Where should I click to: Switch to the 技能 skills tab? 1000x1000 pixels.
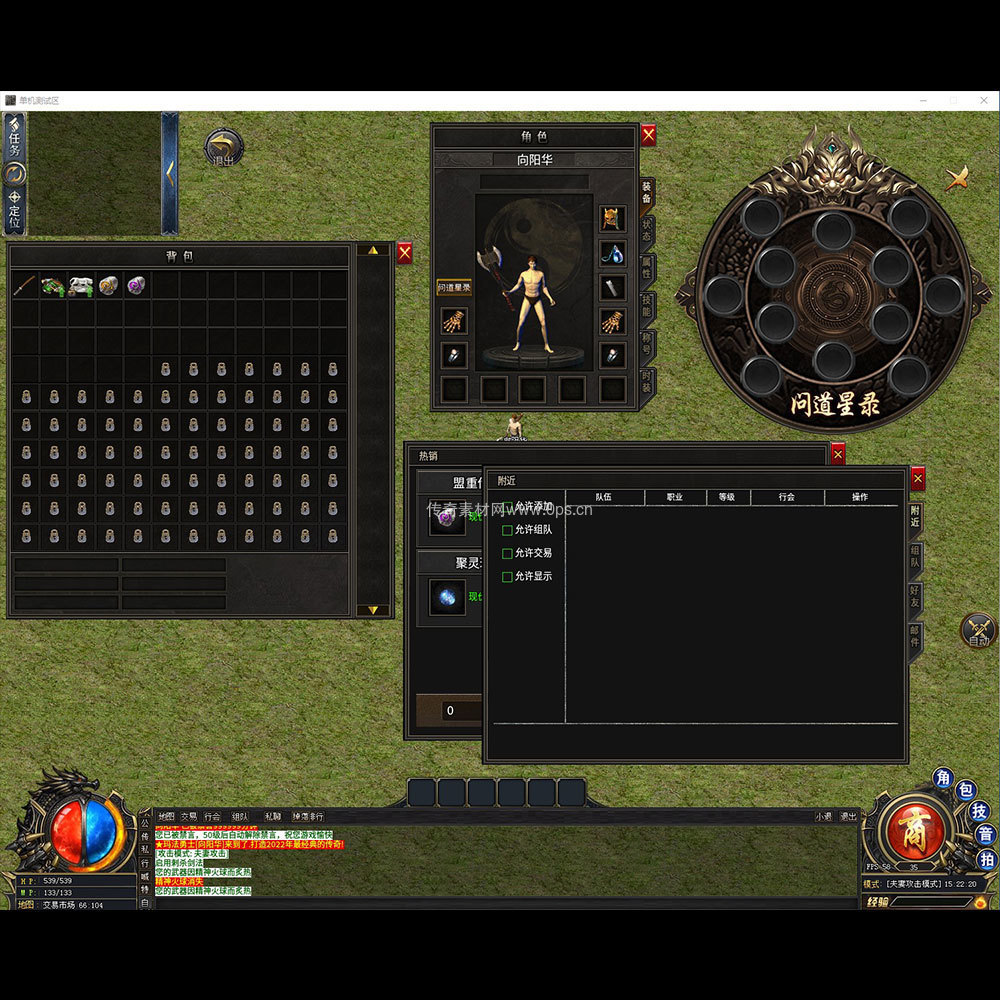pyautogui.click(x=647, y=307)
